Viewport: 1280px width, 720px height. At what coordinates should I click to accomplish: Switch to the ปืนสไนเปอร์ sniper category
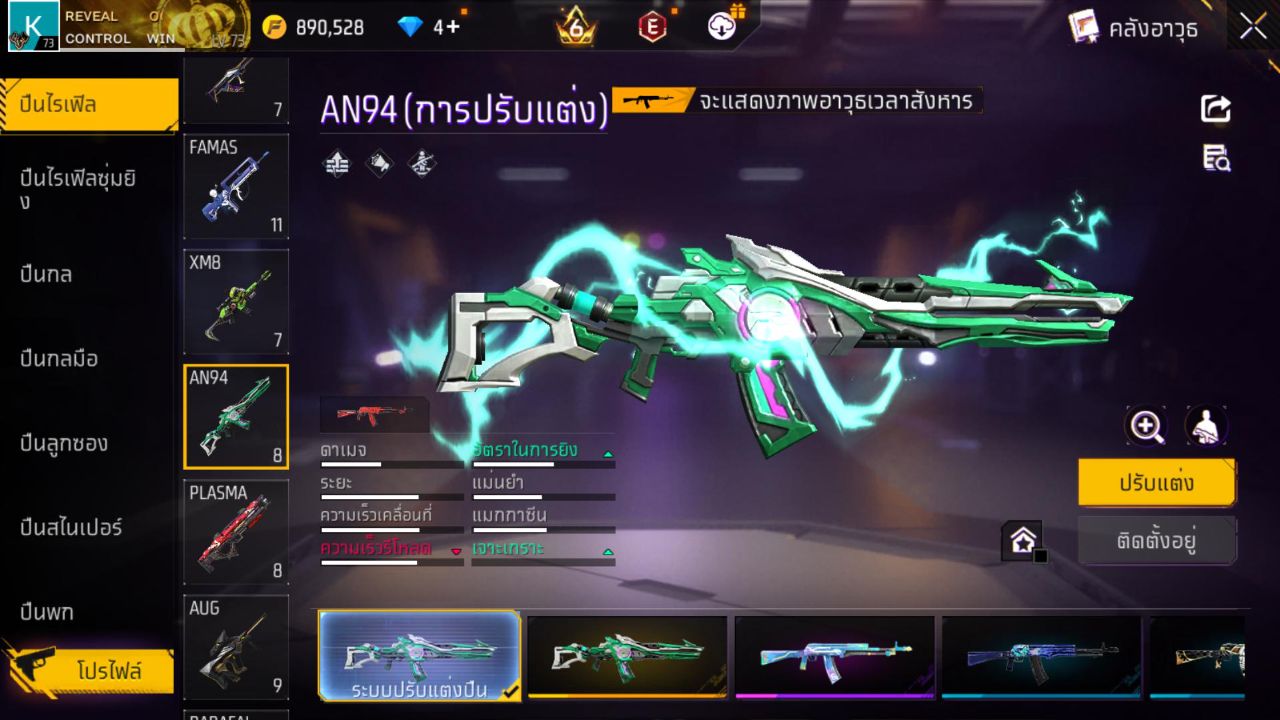[70, 528]
